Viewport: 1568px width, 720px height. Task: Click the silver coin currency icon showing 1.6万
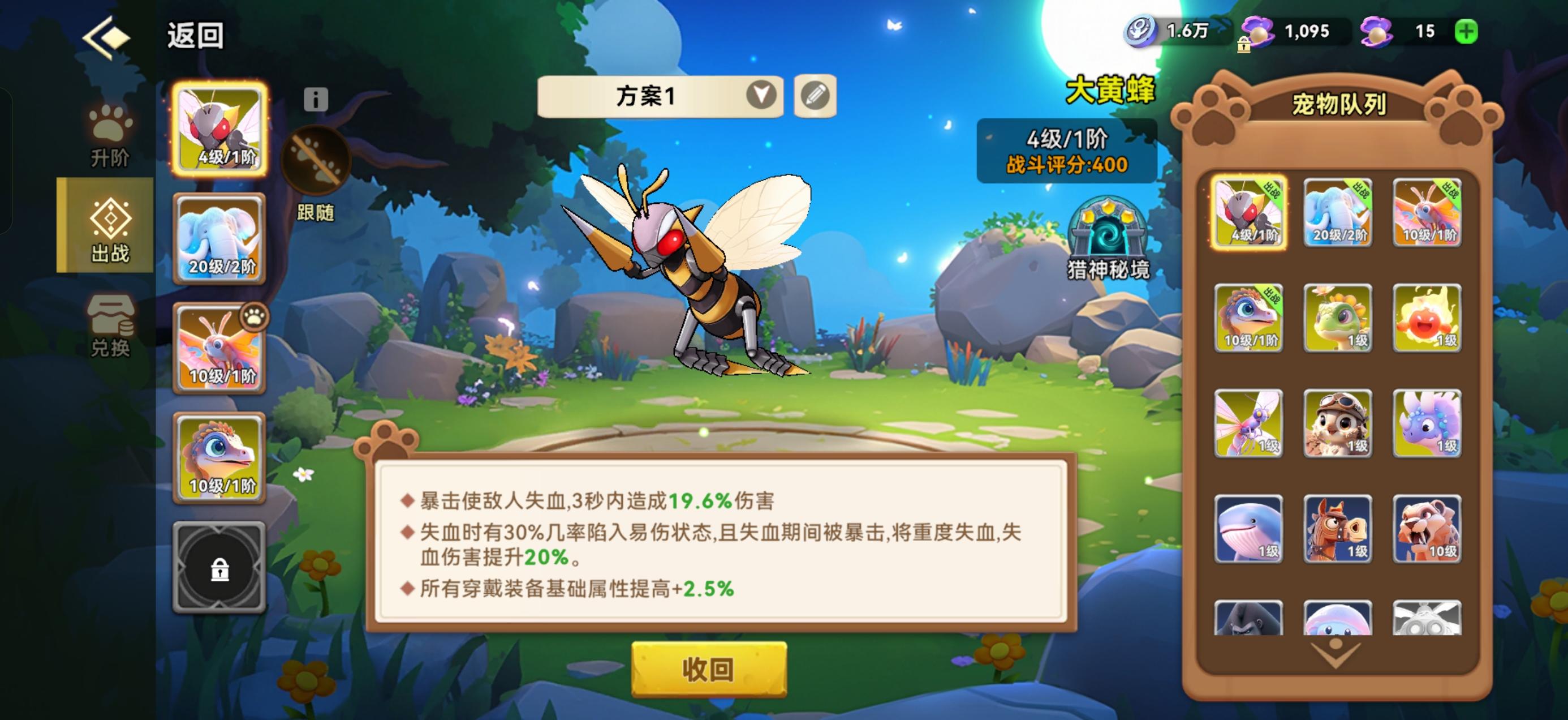point(1141,32)
